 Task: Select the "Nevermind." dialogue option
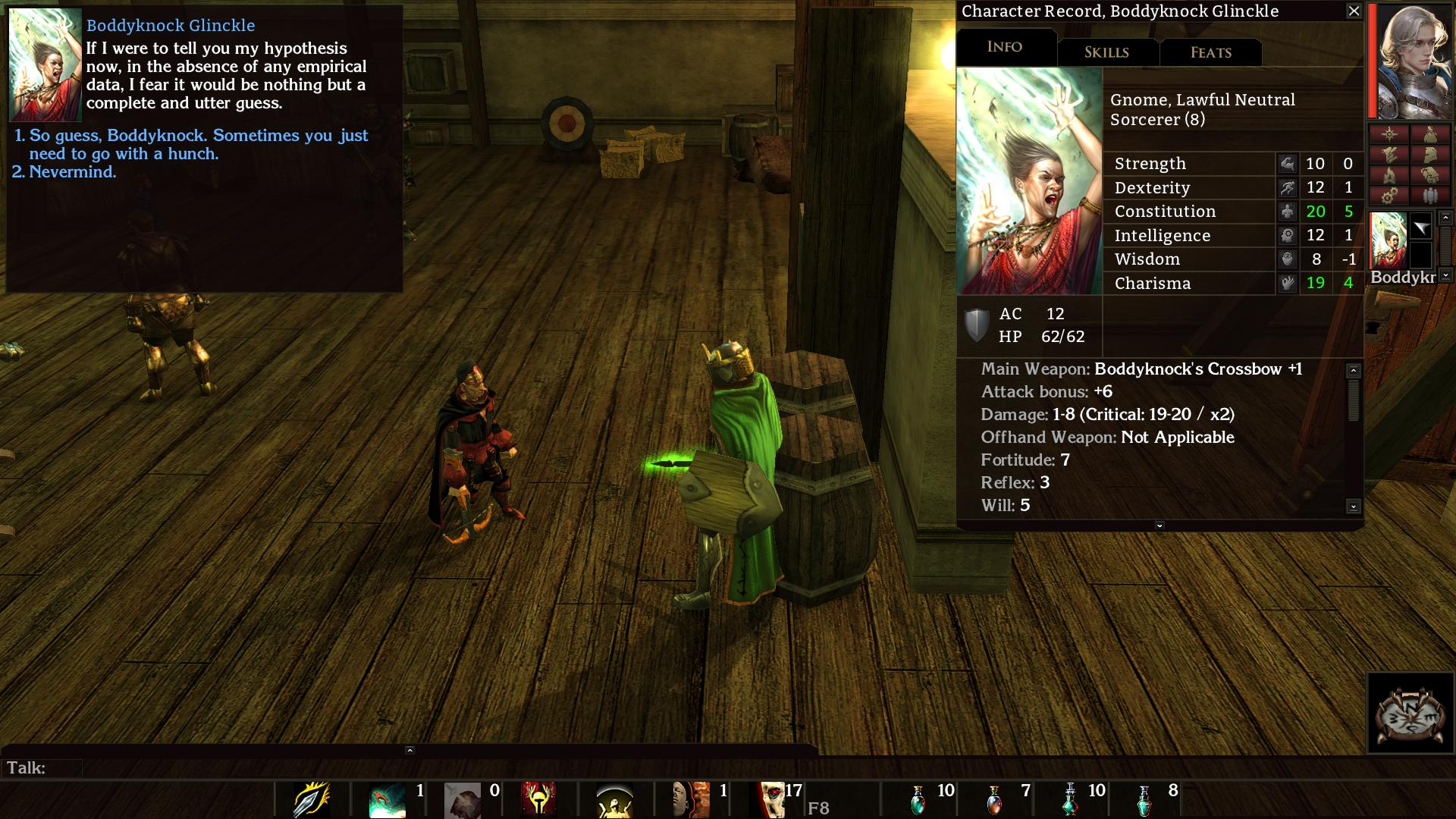tap(72, 172)
